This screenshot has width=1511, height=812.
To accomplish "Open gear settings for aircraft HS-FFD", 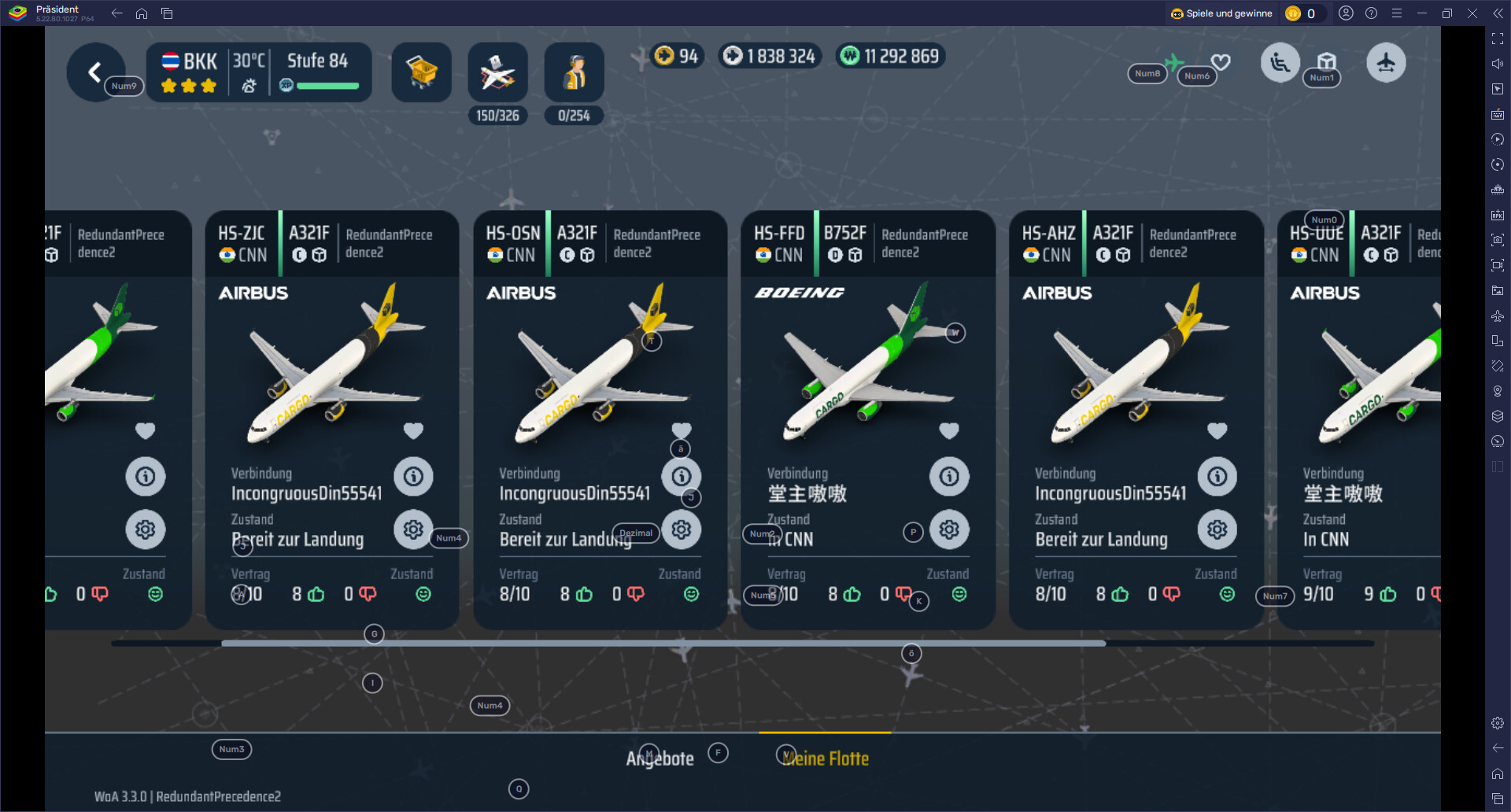I will pos(949,530).
